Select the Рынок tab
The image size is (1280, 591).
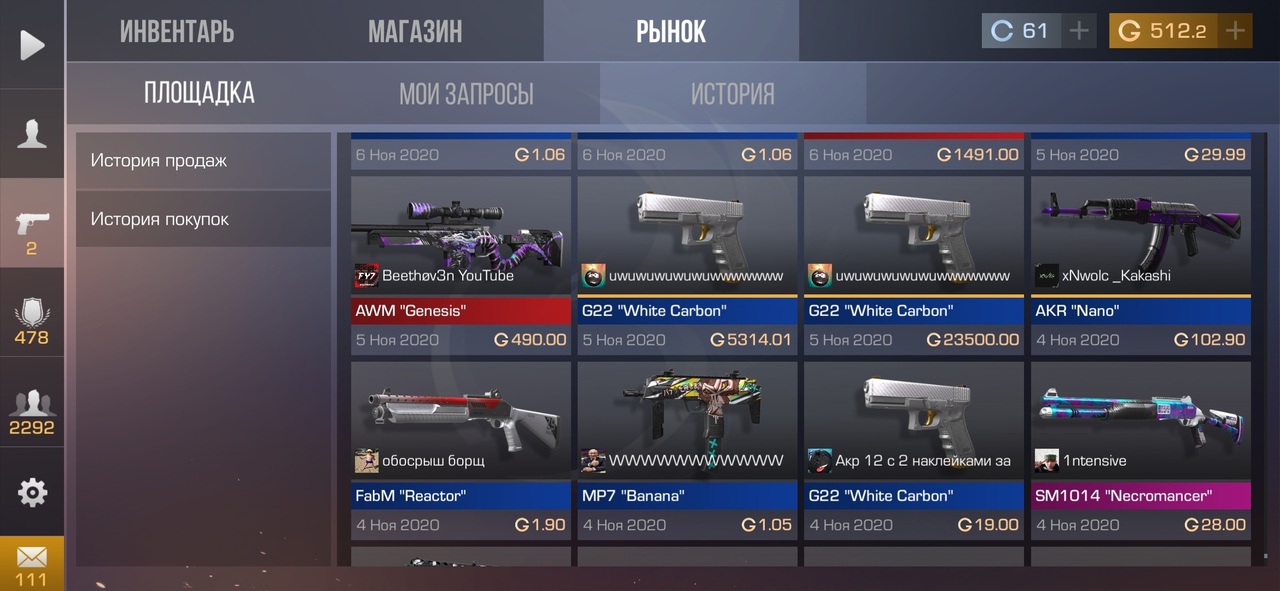tap(671, 32)
